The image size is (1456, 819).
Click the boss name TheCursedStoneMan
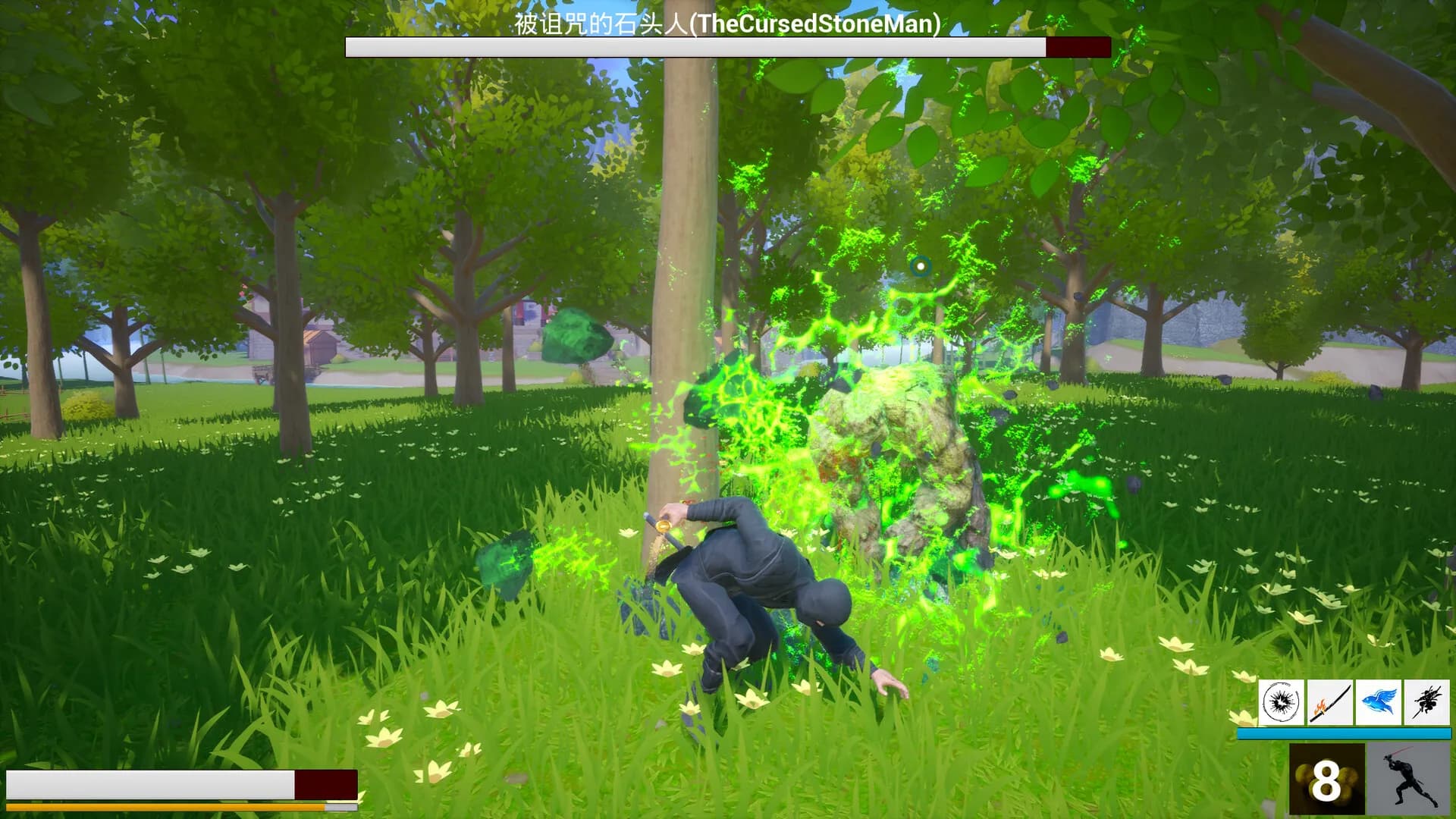pos(726,24)
